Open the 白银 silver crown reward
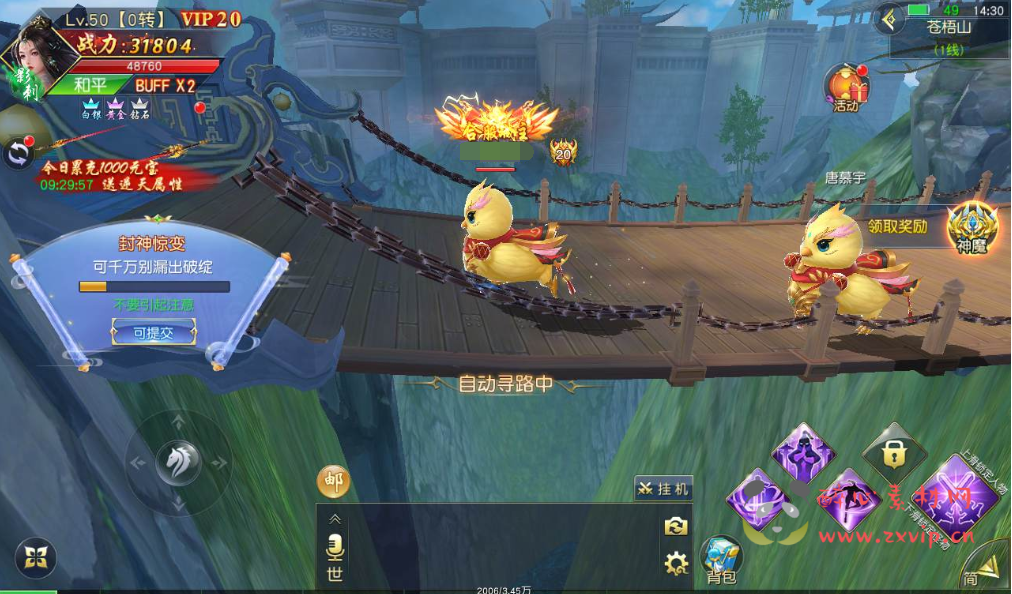The width and height of the screenshot is (1012, 594). [91, 108]
